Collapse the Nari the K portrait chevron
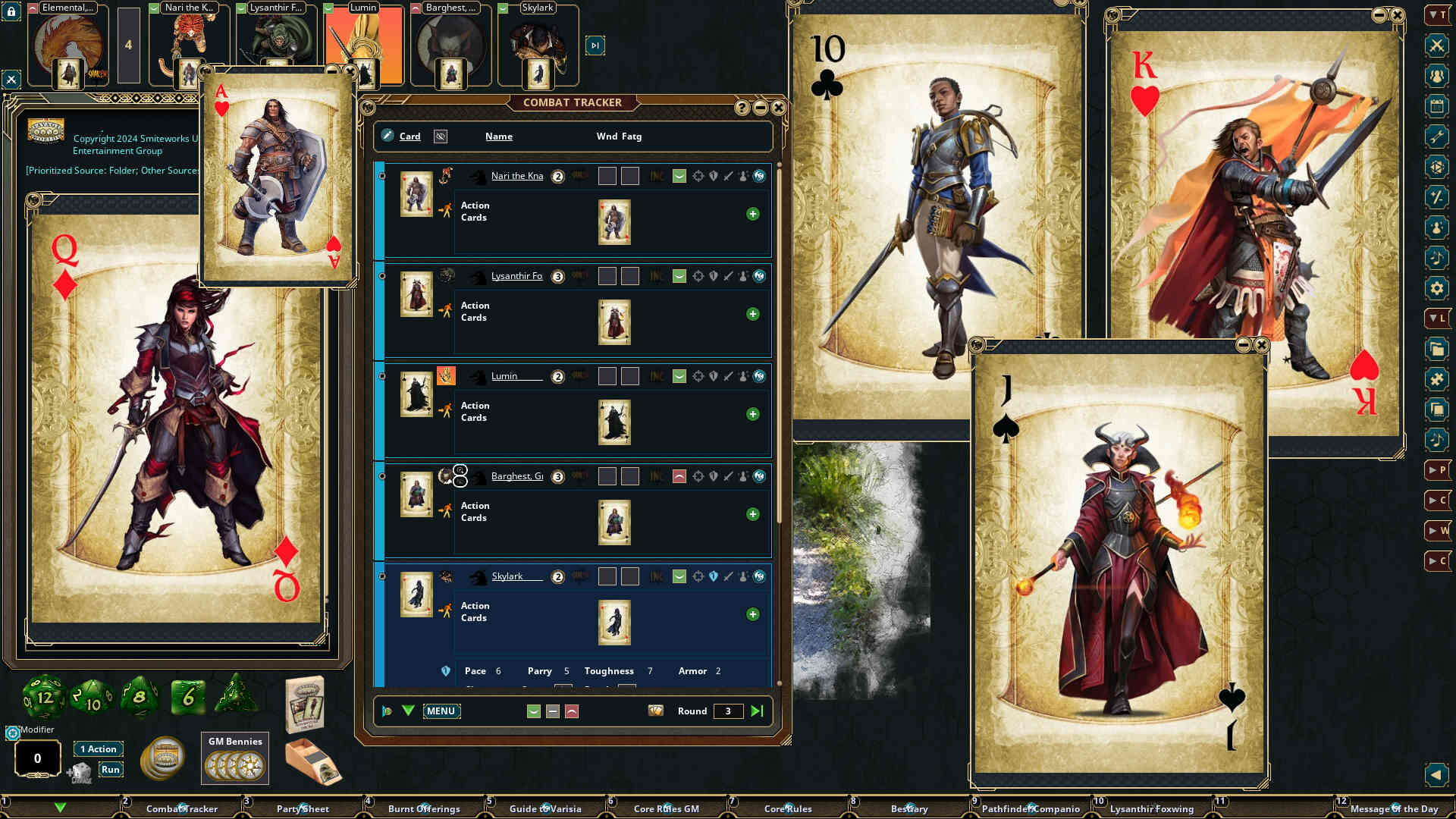1456x819 pixels. pyautogui.click(x=155, y=8)
